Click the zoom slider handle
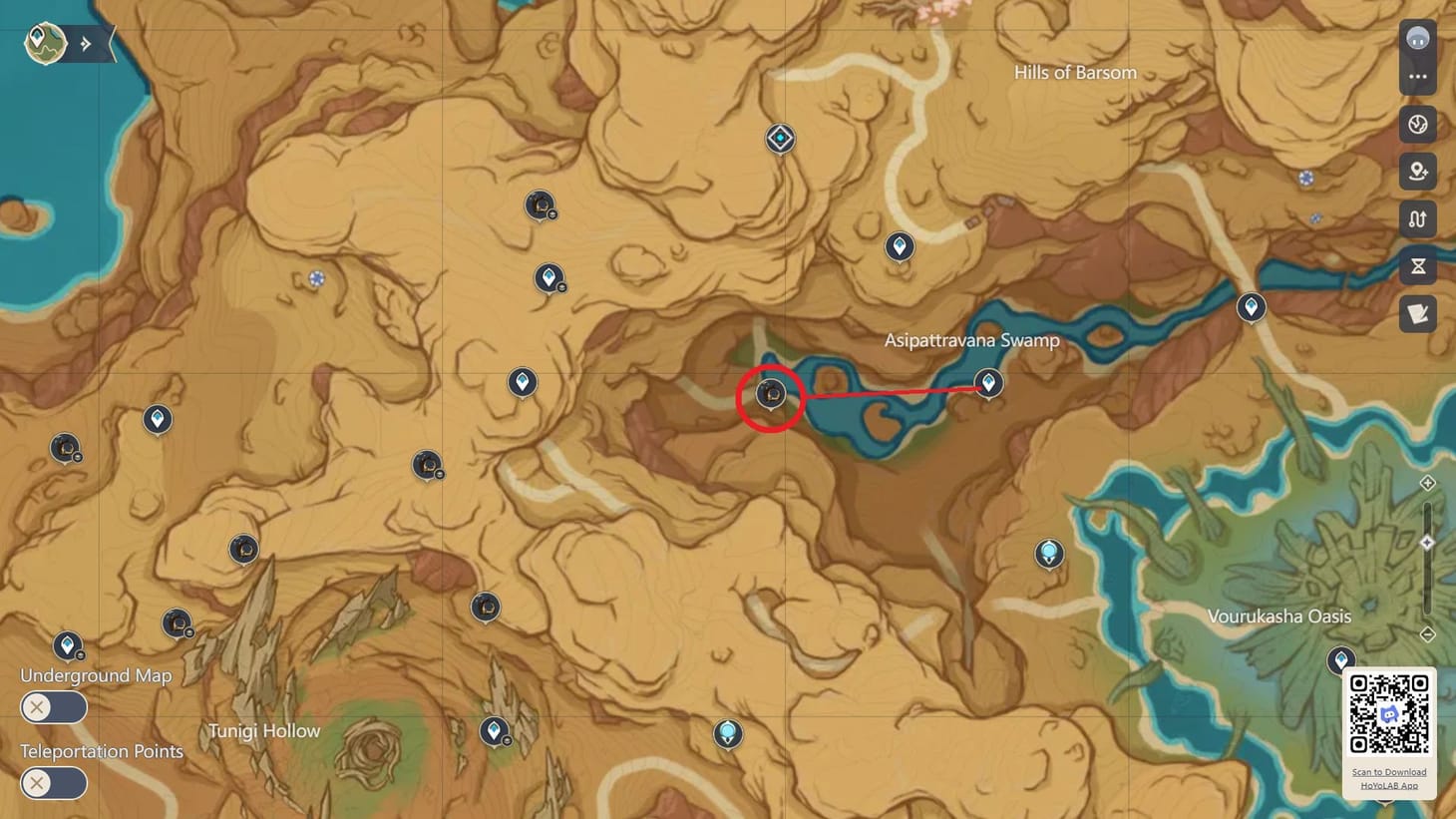This screenshot has width=1456, height=819. 1426,543
